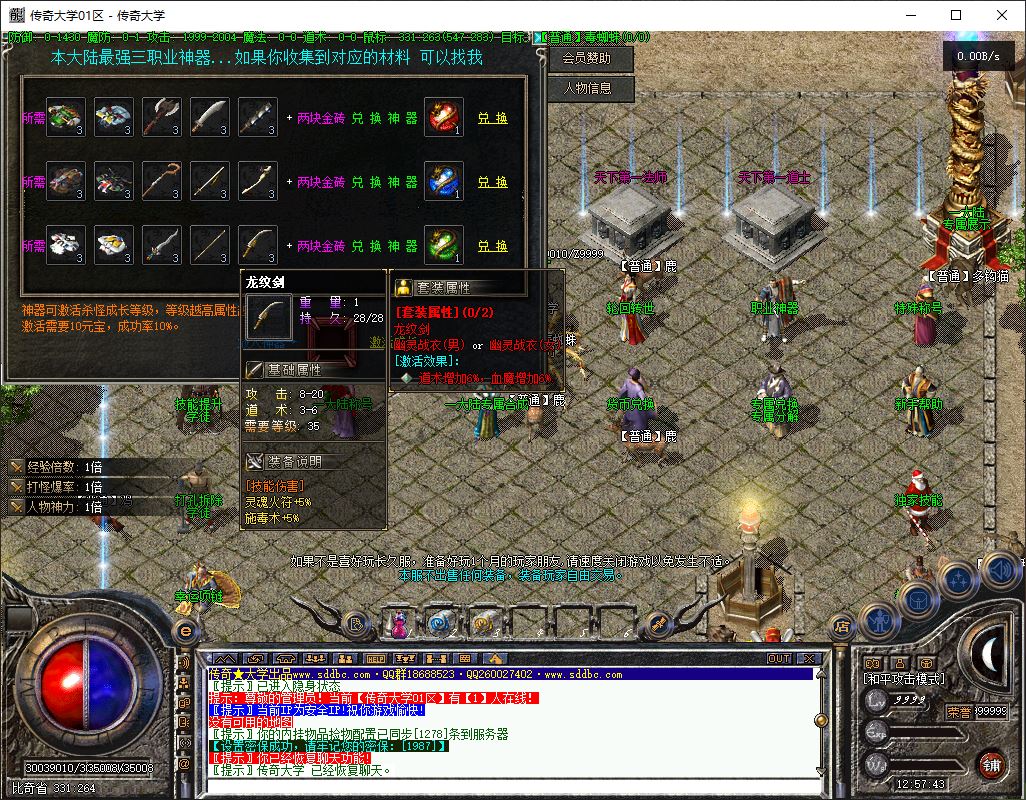Toggle the 和平攻击模式 attack mode label

[x=907, y=678]
